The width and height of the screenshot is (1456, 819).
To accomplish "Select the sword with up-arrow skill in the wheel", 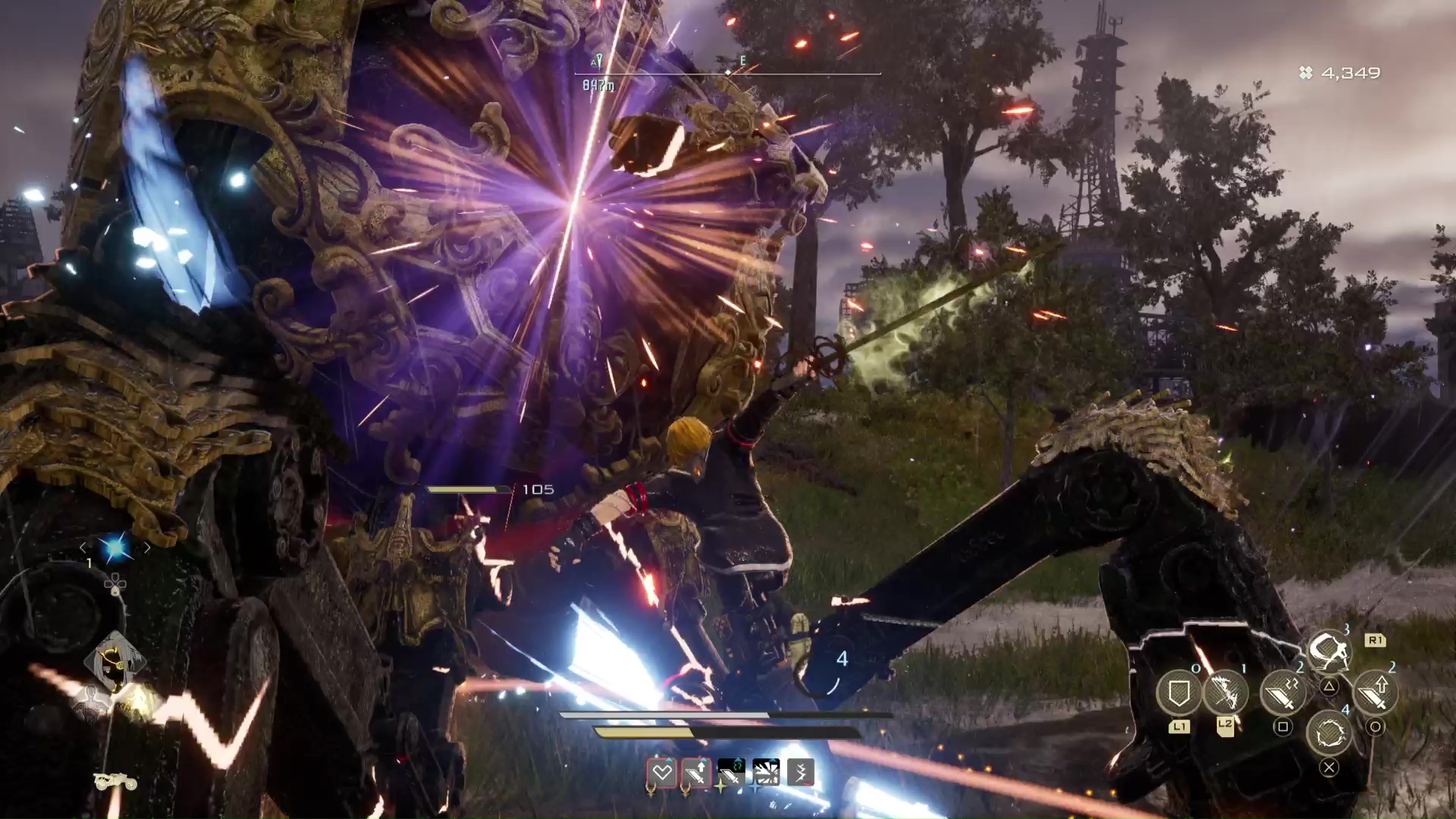I will point(1375,692).
